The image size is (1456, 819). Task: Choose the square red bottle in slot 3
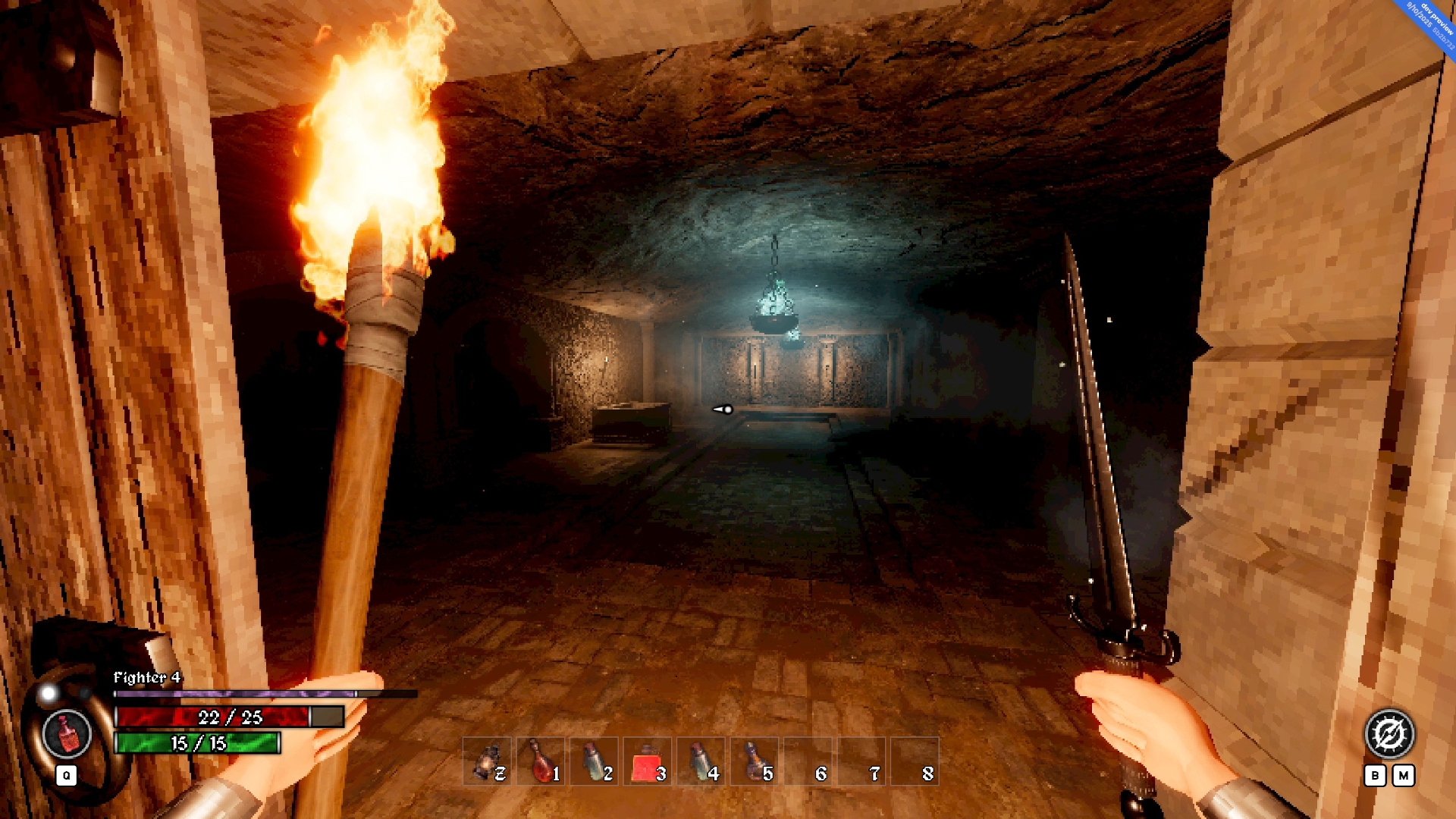[x=647, y=761]
